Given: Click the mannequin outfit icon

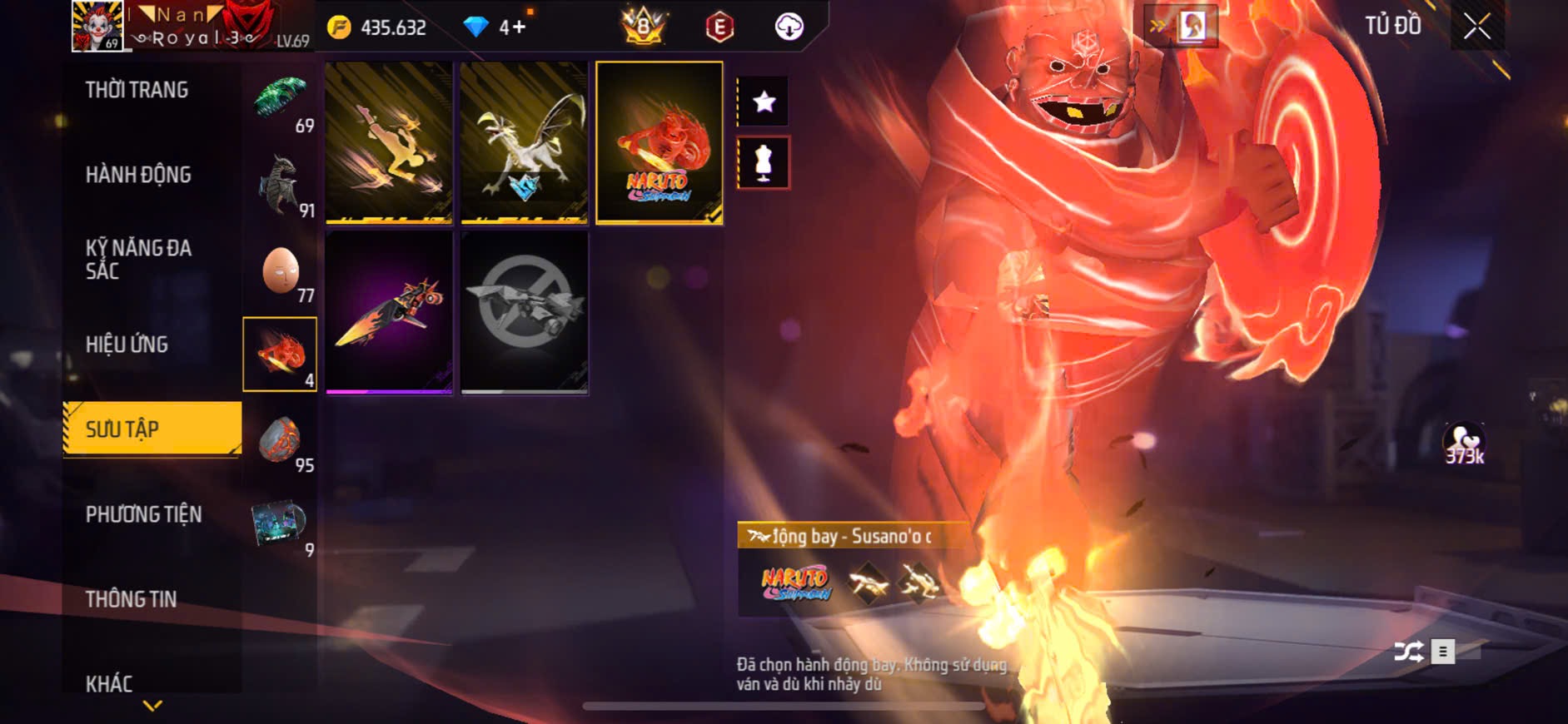Looking at the screenshot, I should (764, 162).
